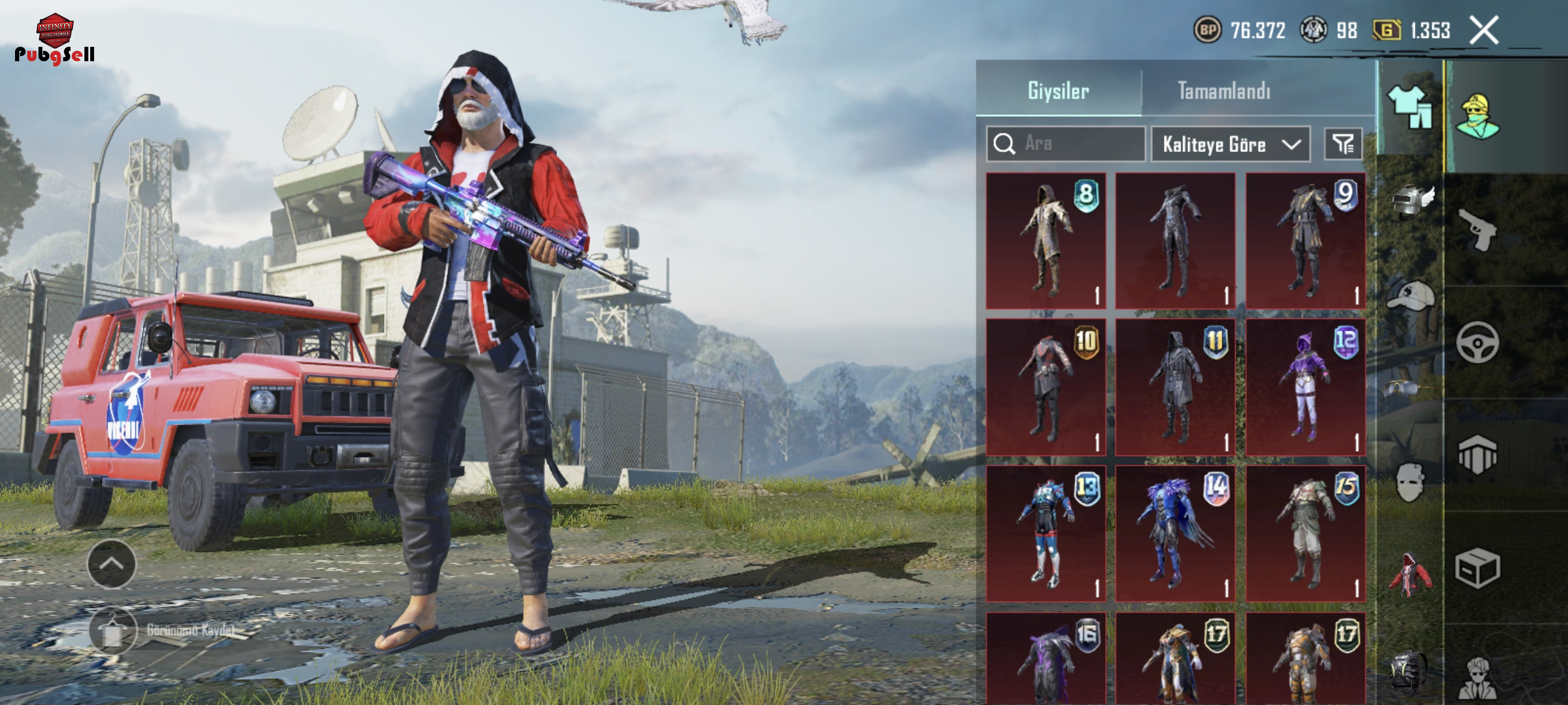
Task: Open the pistol weapon skins category
Action: point(1477,229)
